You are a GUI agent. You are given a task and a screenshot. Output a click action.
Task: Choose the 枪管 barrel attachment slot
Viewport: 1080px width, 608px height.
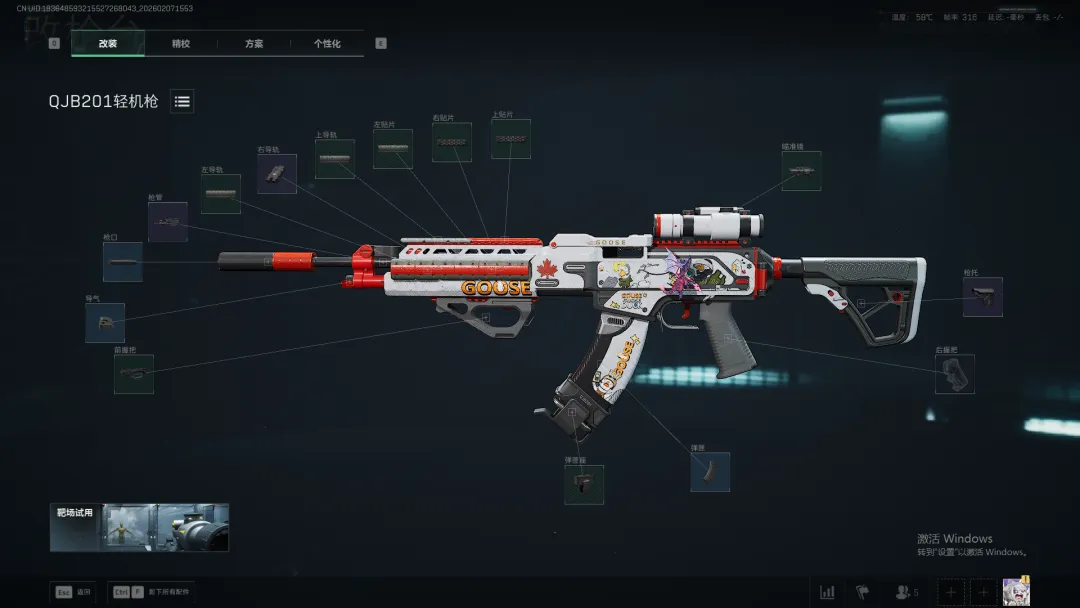coord(167,222)
